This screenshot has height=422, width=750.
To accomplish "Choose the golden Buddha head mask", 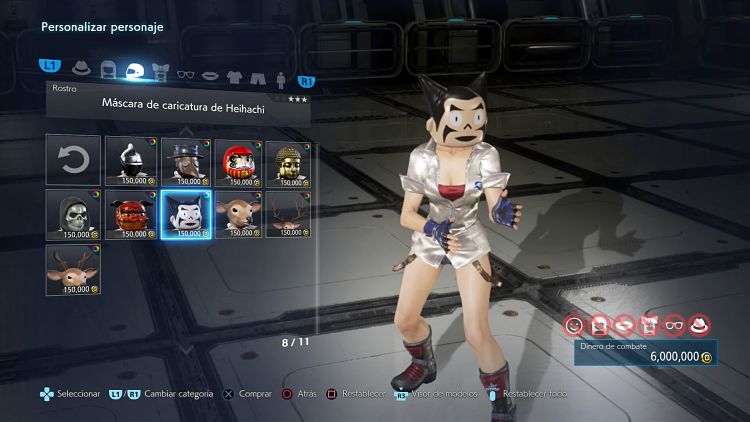I will [x=290, y=160].
